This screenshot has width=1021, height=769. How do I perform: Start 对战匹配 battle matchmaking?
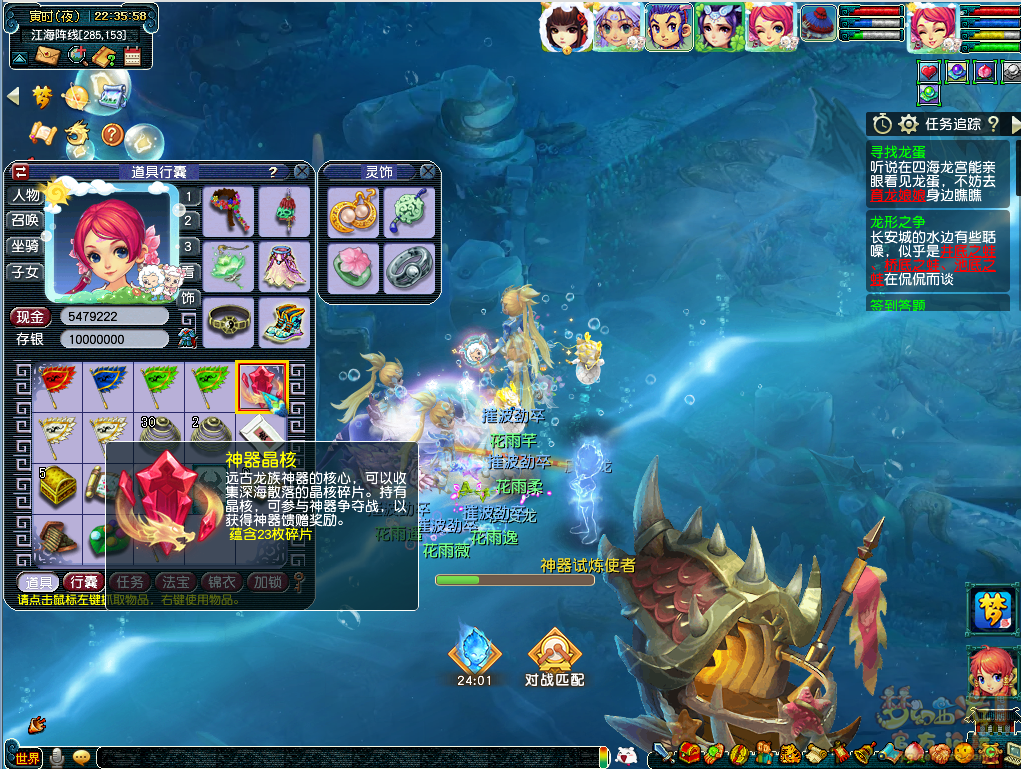554,659
